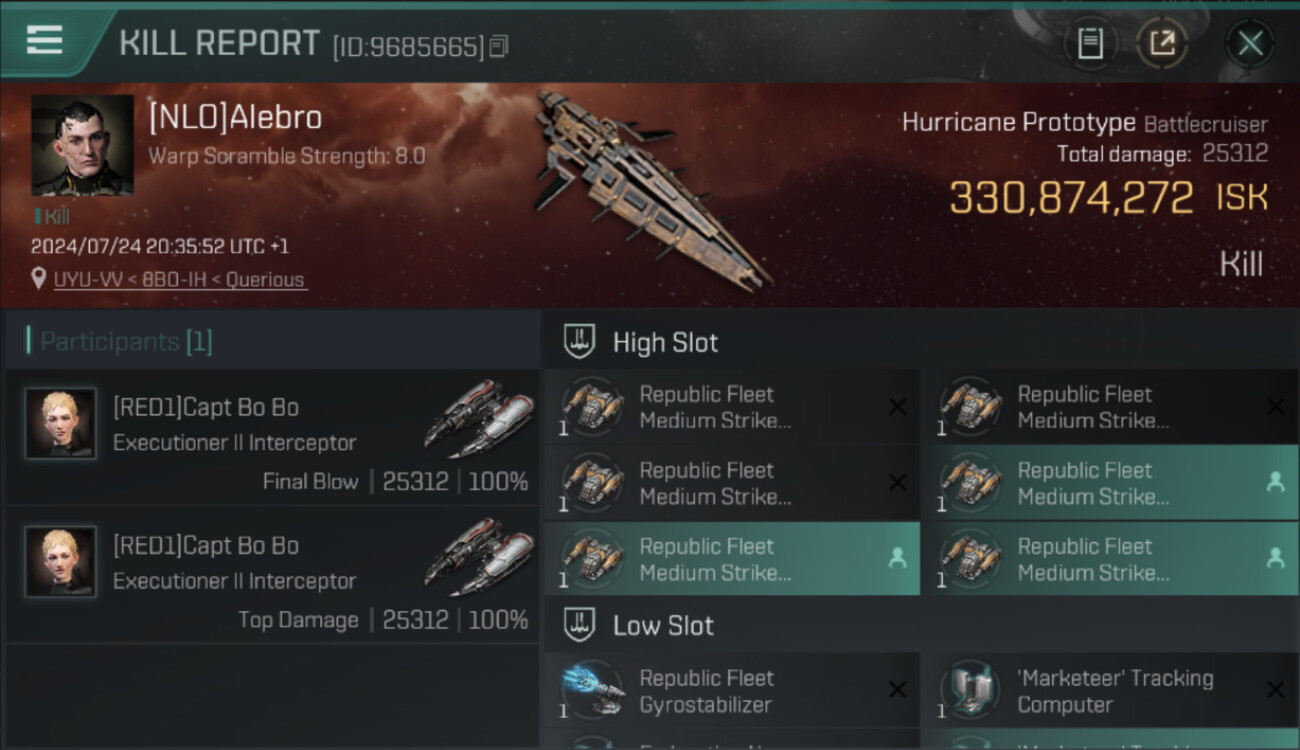Share the kill report
This screenshot has height=750, width=1300.
tap(1161, 43)
